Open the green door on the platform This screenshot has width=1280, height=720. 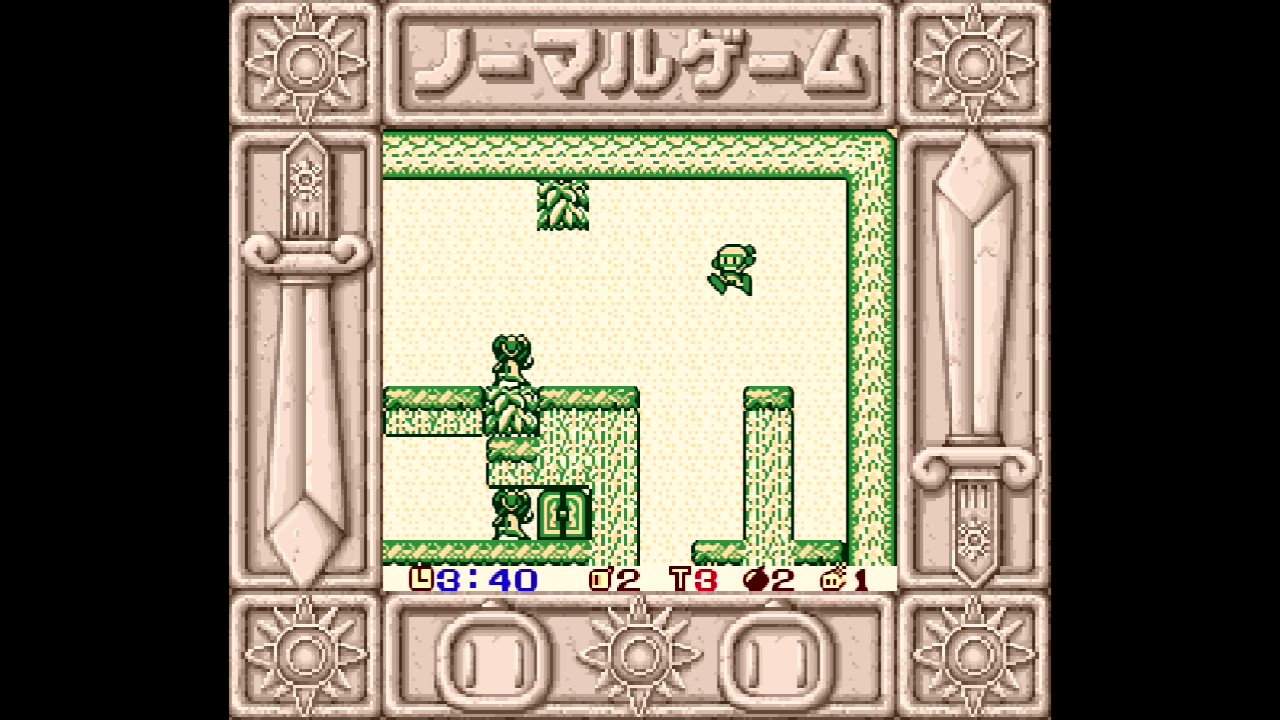[564, 515]
